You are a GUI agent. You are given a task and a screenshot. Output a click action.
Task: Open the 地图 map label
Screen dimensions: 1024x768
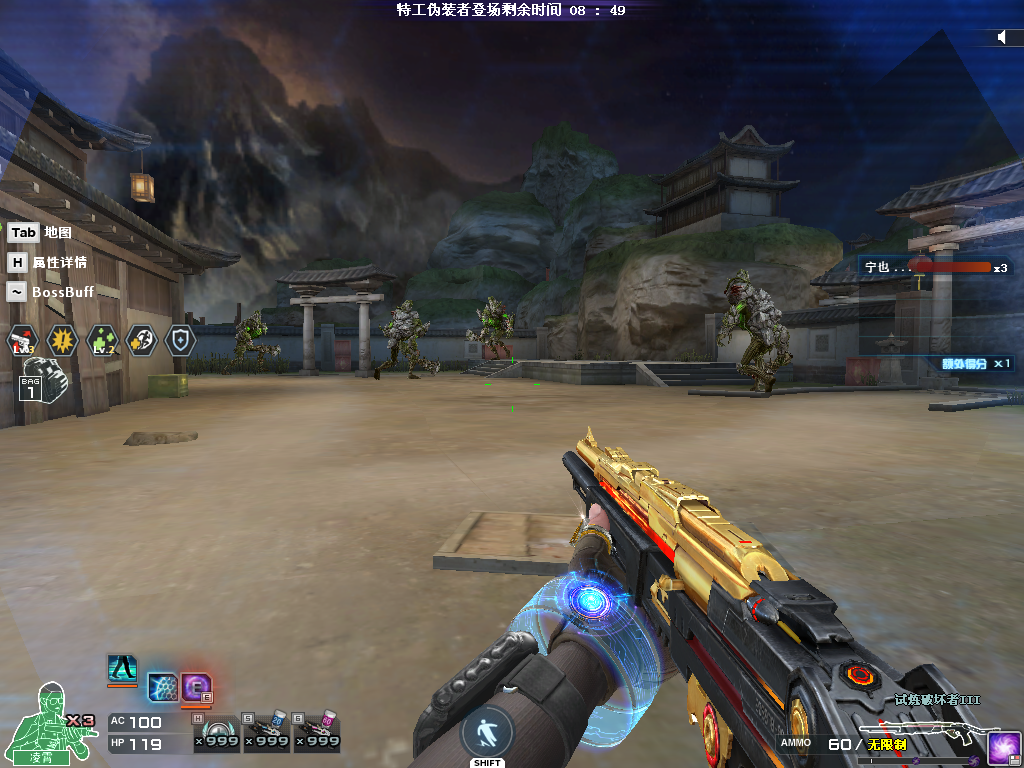point(58,232)
